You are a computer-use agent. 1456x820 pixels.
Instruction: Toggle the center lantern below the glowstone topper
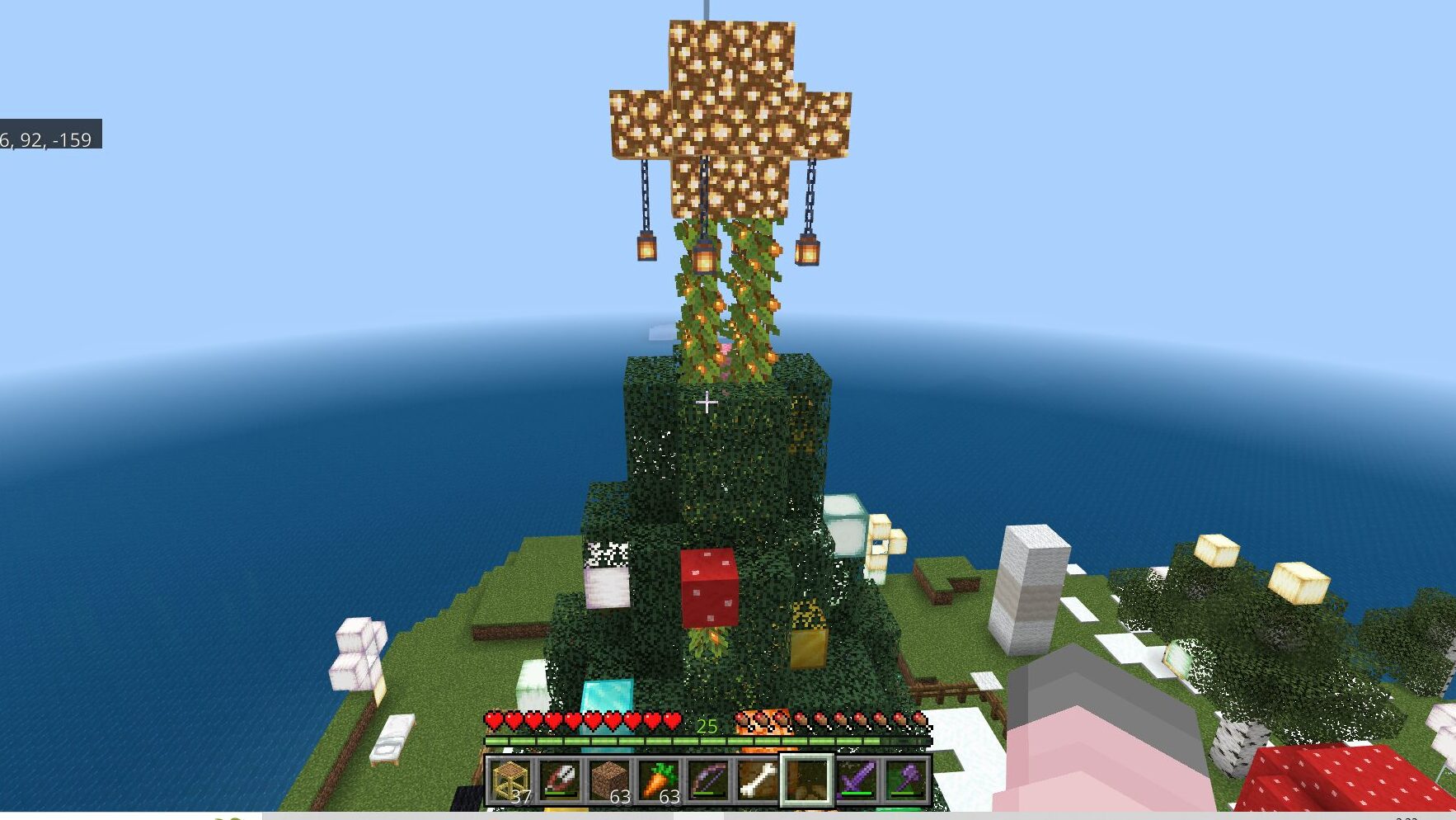tap(705, 258)
